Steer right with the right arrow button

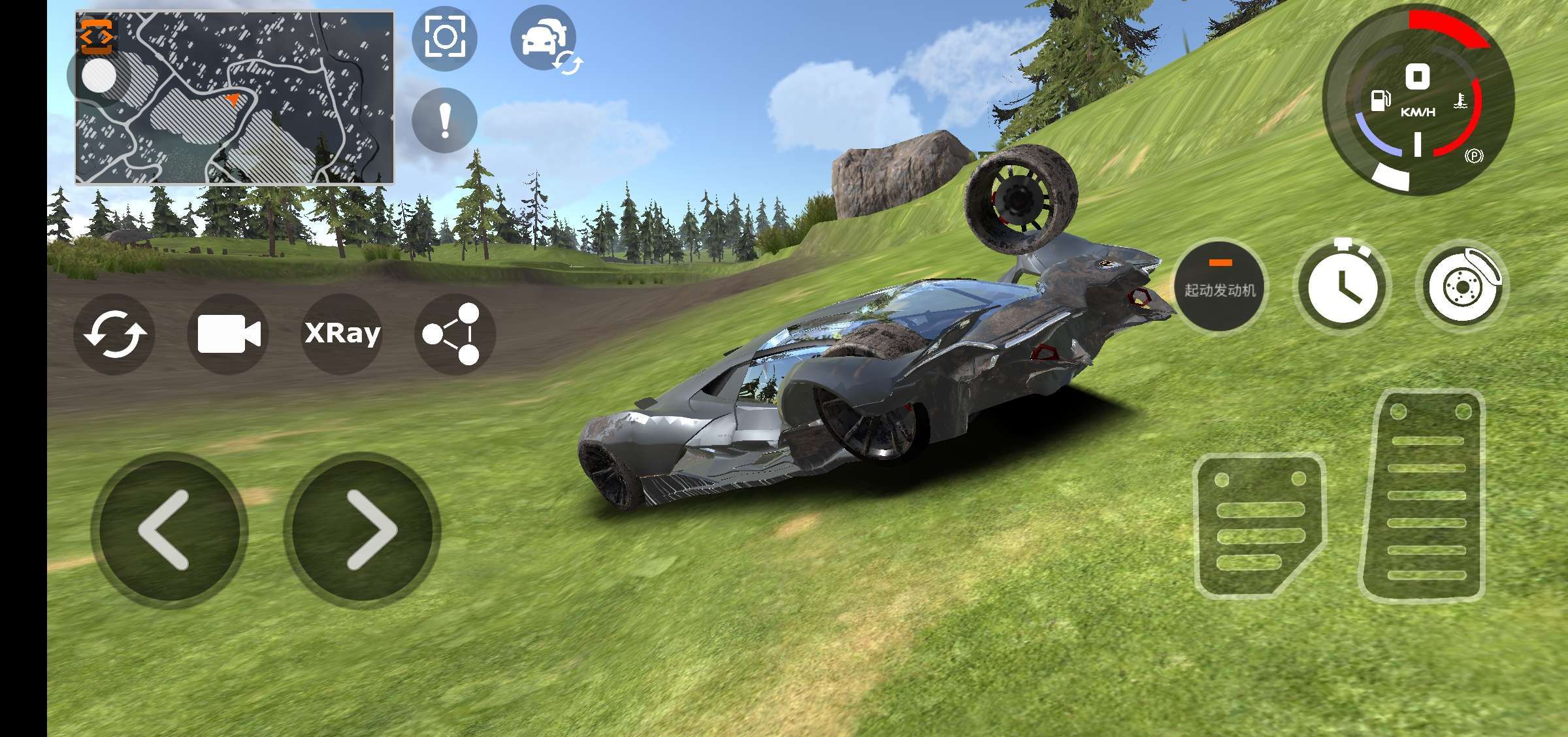pos(363,530)
